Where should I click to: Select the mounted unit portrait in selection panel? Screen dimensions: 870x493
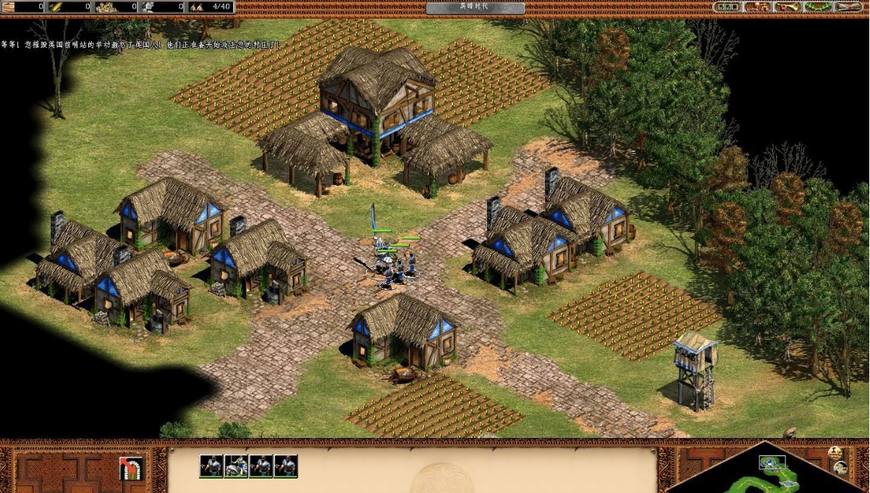click(236, 466)
